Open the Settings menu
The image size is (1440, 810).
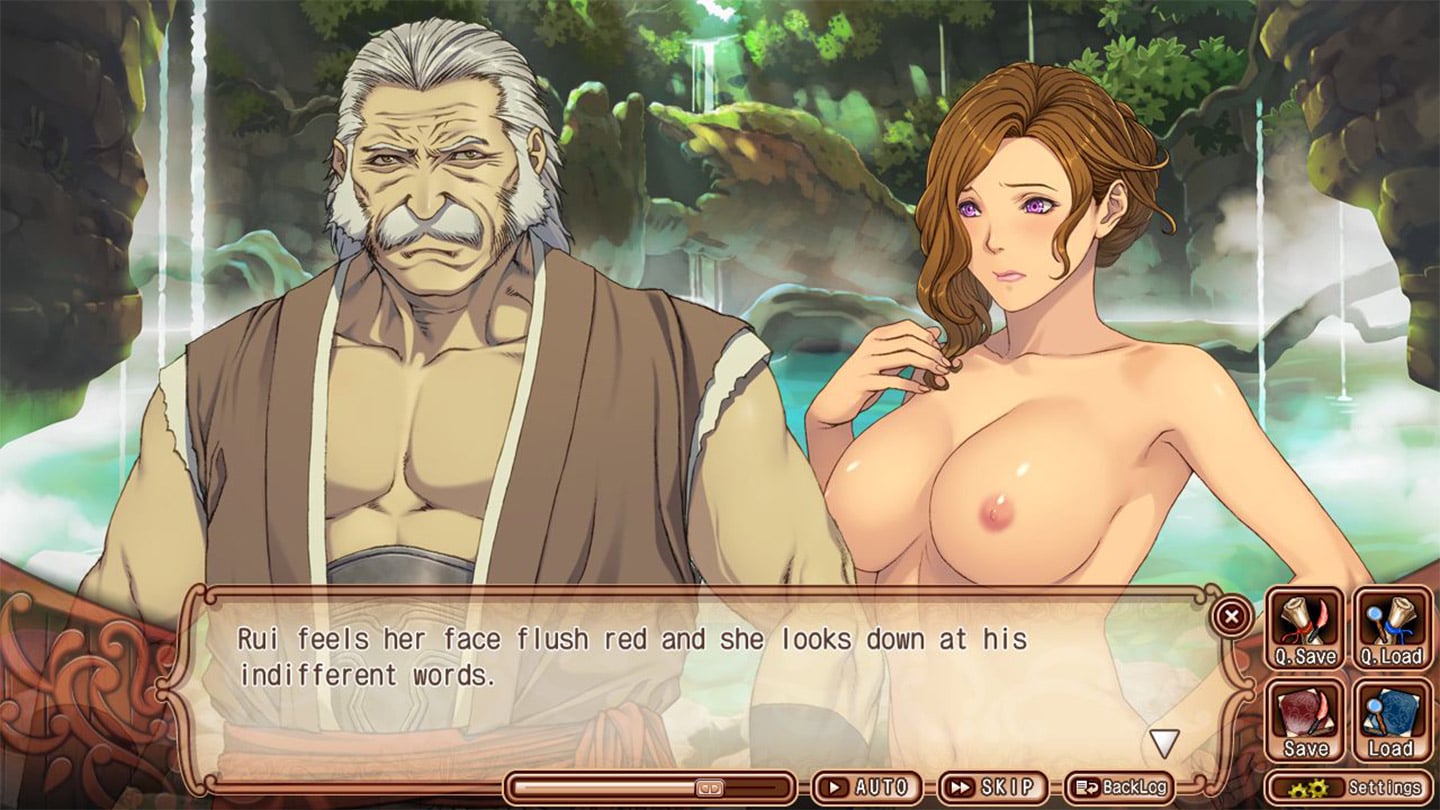click(1347, 787)
